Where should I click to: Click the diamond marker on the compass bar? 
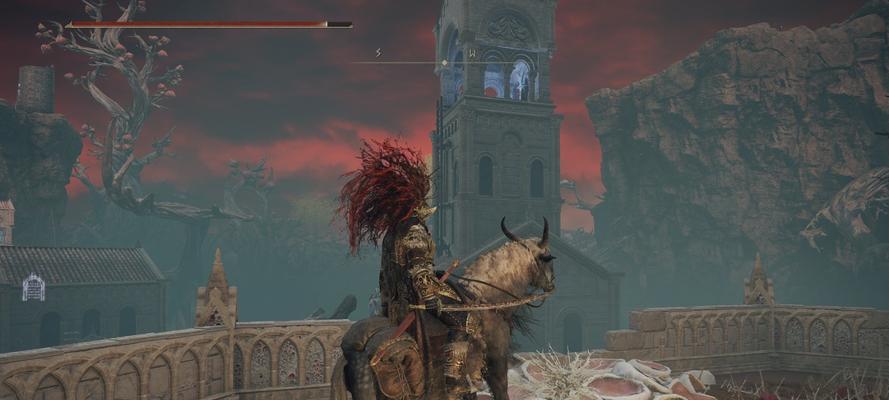click(445, 62)
